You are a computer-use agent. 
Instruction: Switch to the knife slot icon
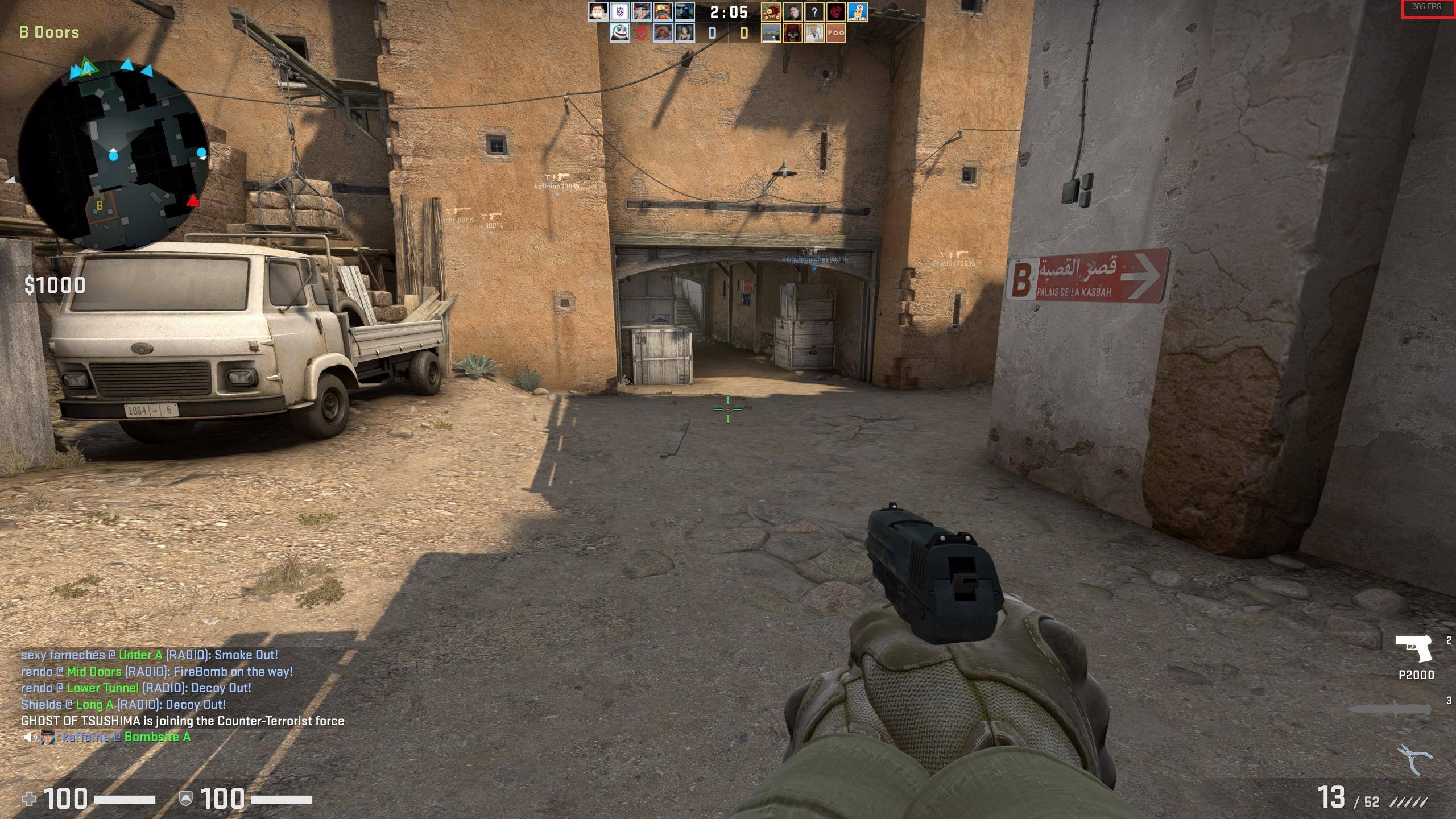[x=1388, y=709]
